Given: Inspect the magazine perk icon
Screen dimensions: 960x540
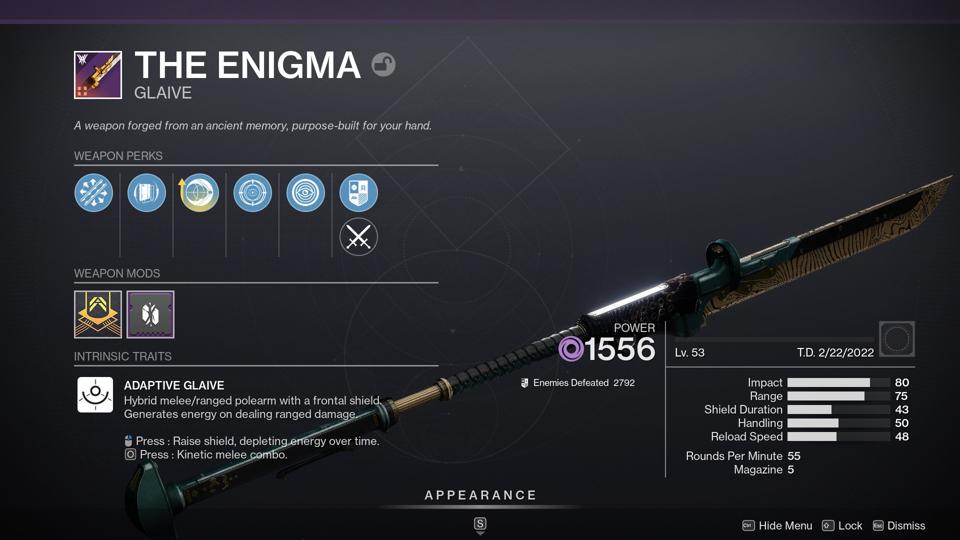Looking at the screenshot, I should 147,192.
